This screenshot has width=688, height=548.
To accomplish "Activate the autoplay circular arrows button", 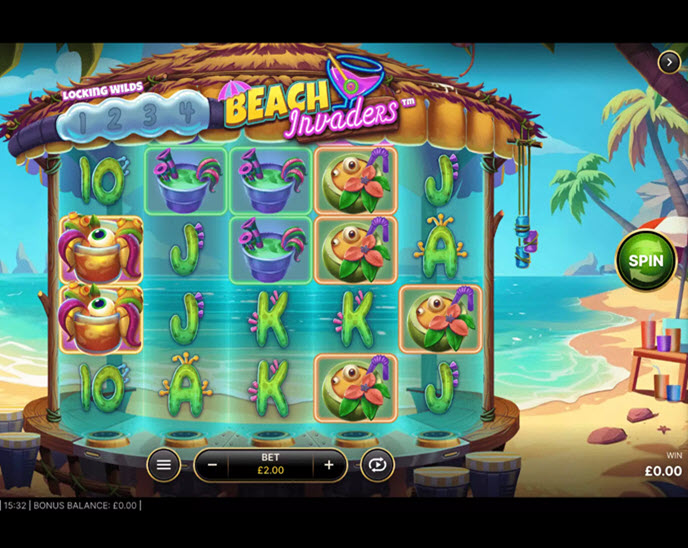I will (378, 465).
